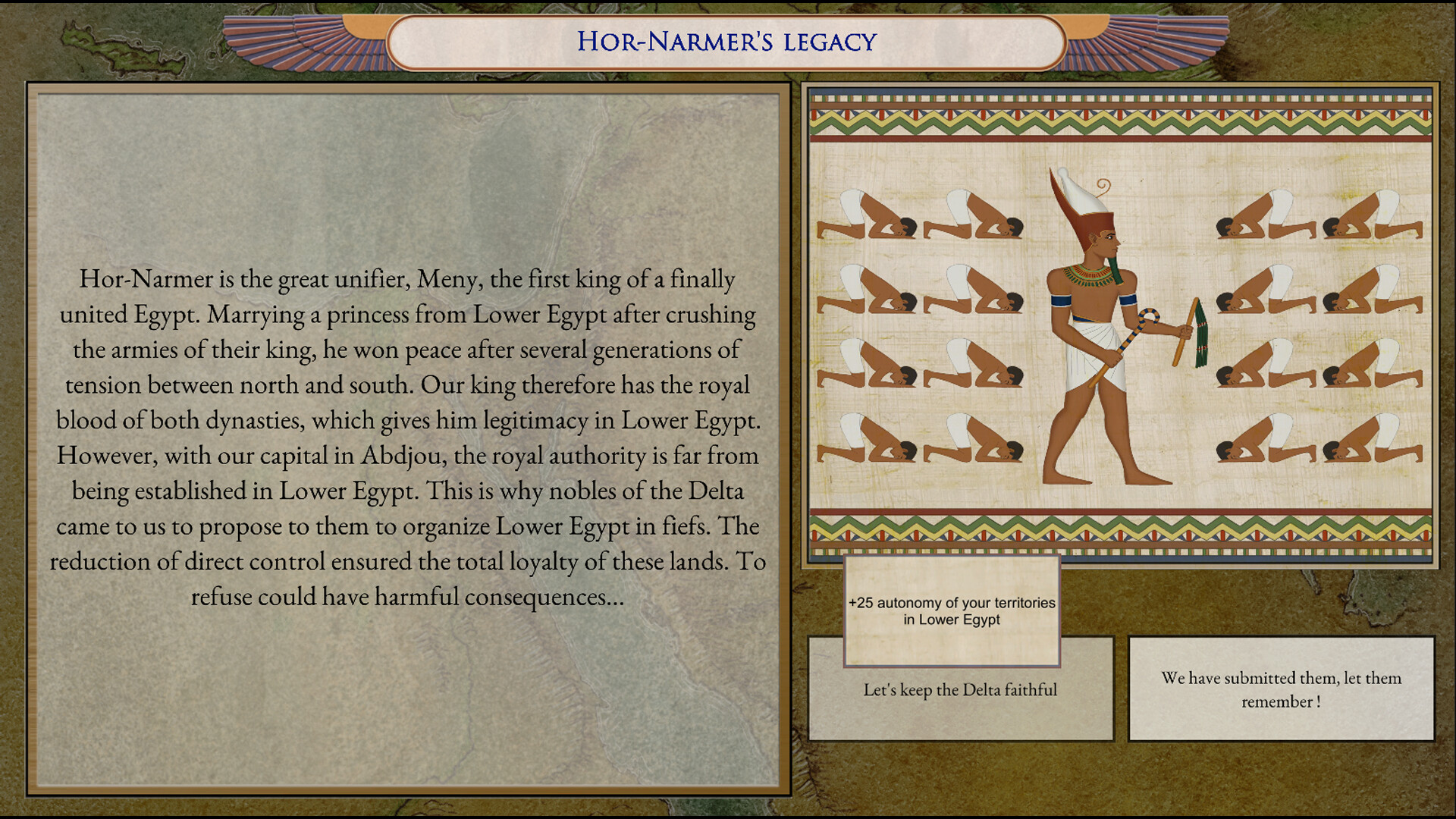1456x819 pixels.
Task: Click the 'Hor-Narmer's Legacy' title banner
Action: click(726, 42)
